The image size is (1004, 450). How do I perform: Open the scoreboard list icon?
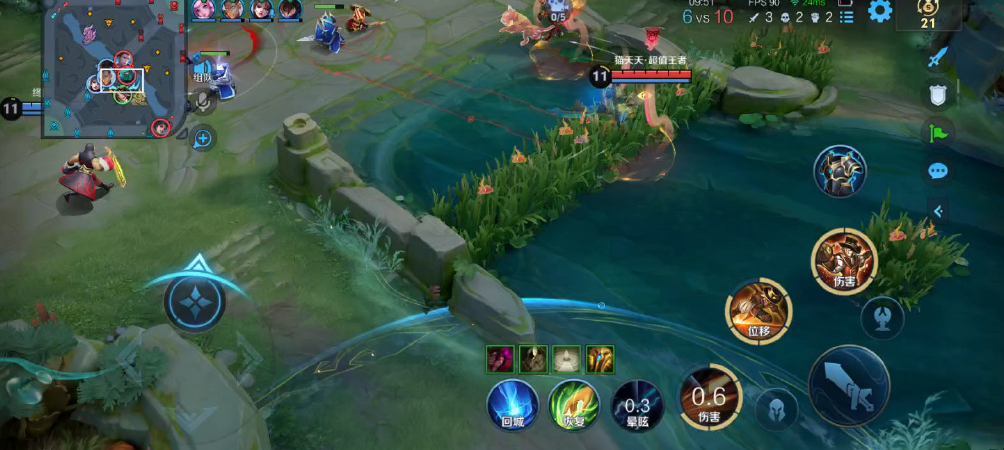click(x=845, y=16)
